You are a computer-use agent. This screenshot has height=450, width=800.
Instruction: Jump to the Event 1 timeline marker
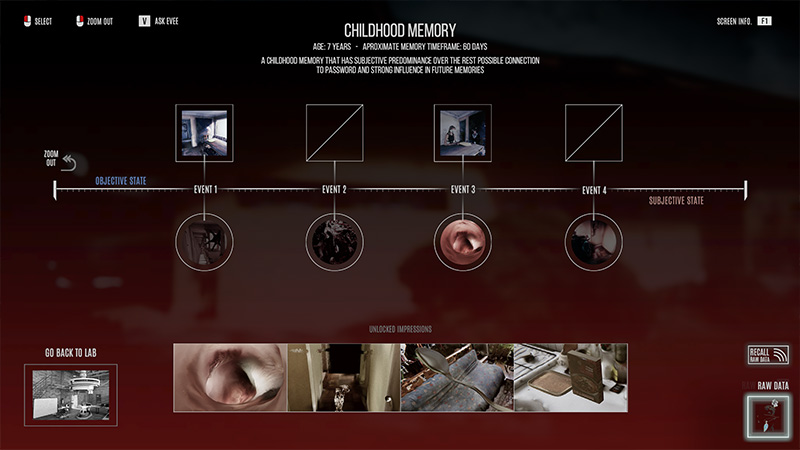pyautogui.click(x=204, y=189)
